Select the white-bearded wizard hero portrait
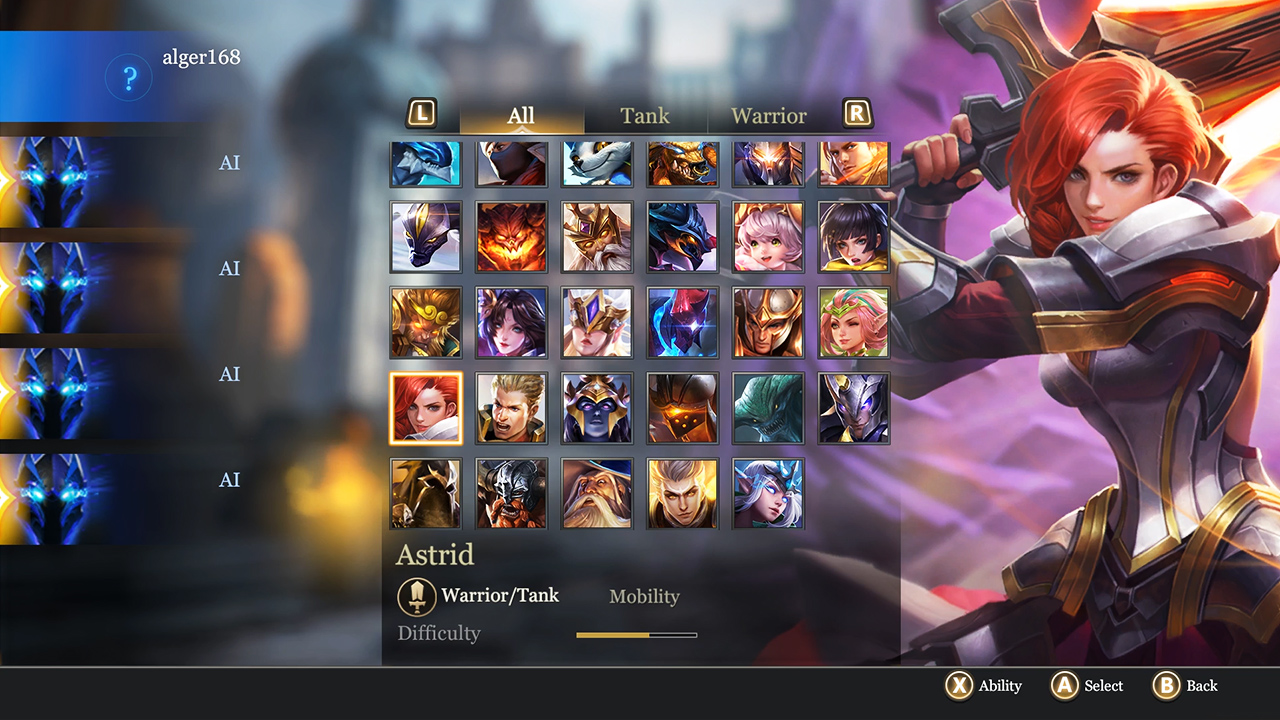 click(x=596, y=492)
